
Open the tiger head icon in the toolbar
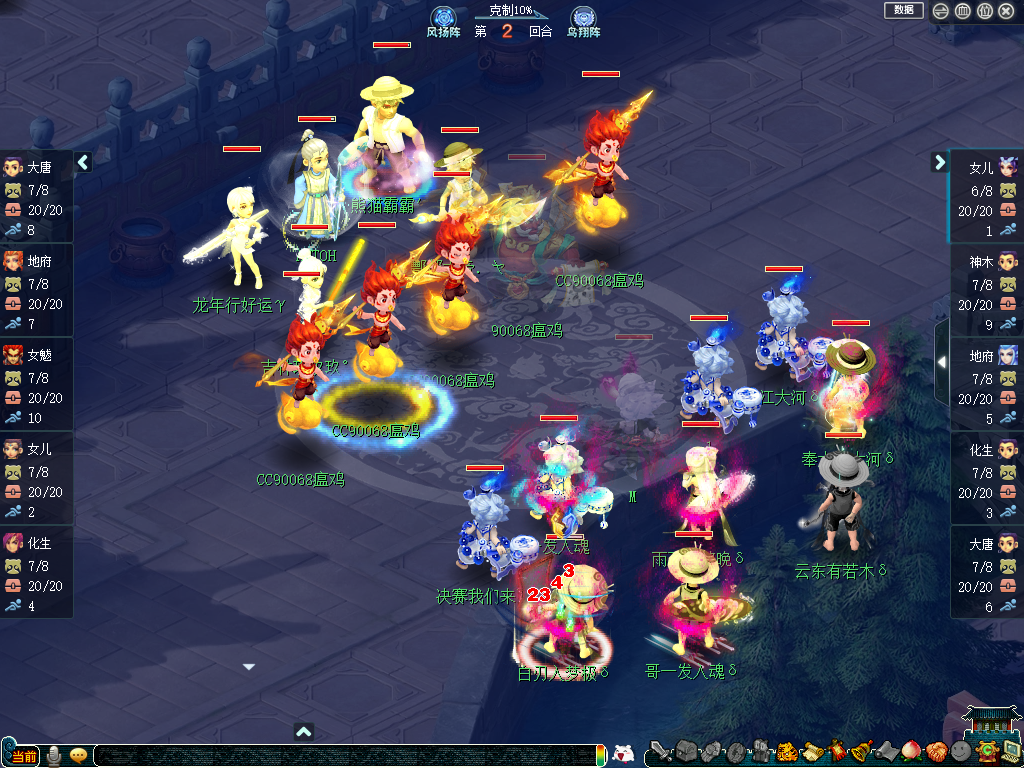pyautogui.click(x=786, y=751)
